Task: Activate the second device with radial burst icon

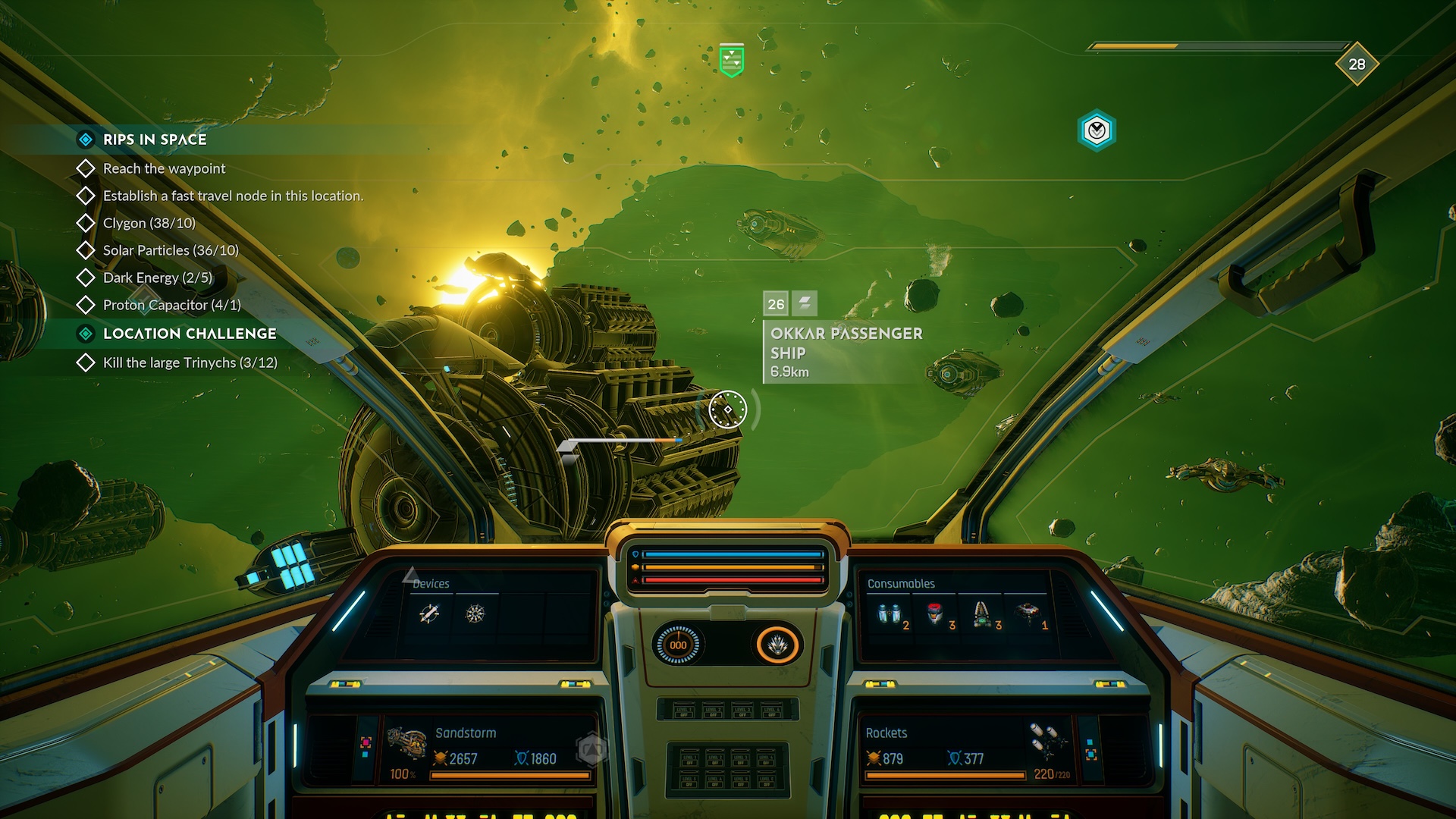Action: coord(475,613)
